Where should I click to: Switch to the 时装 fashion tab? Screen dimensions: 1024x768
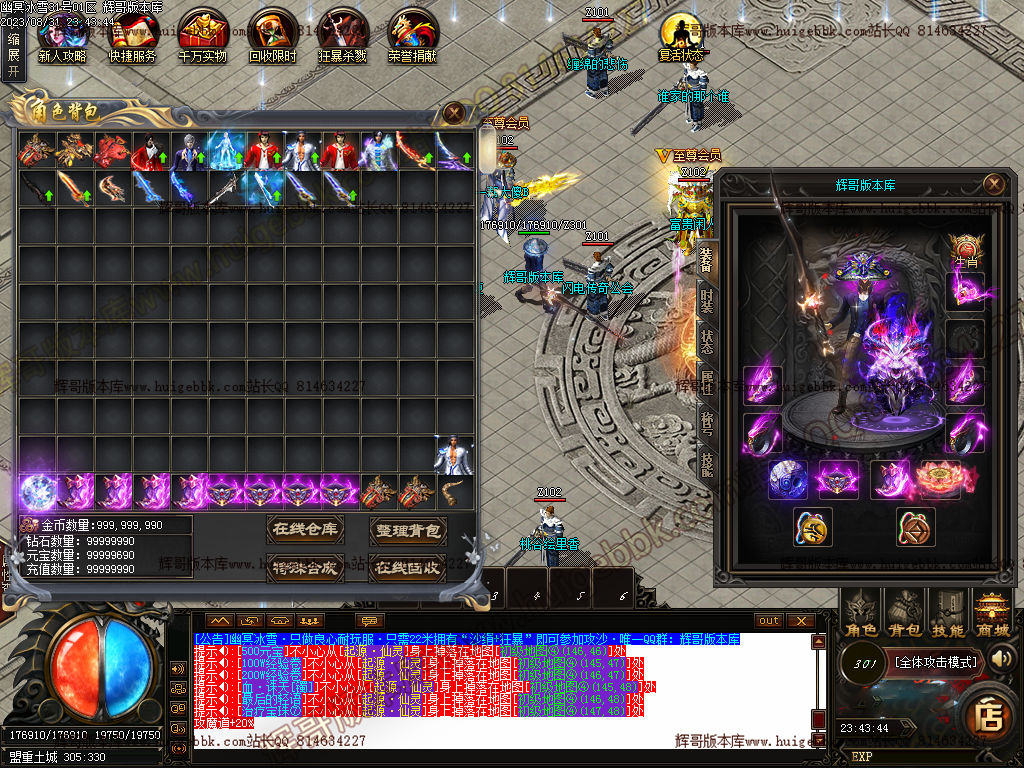(x=707, y=300)
